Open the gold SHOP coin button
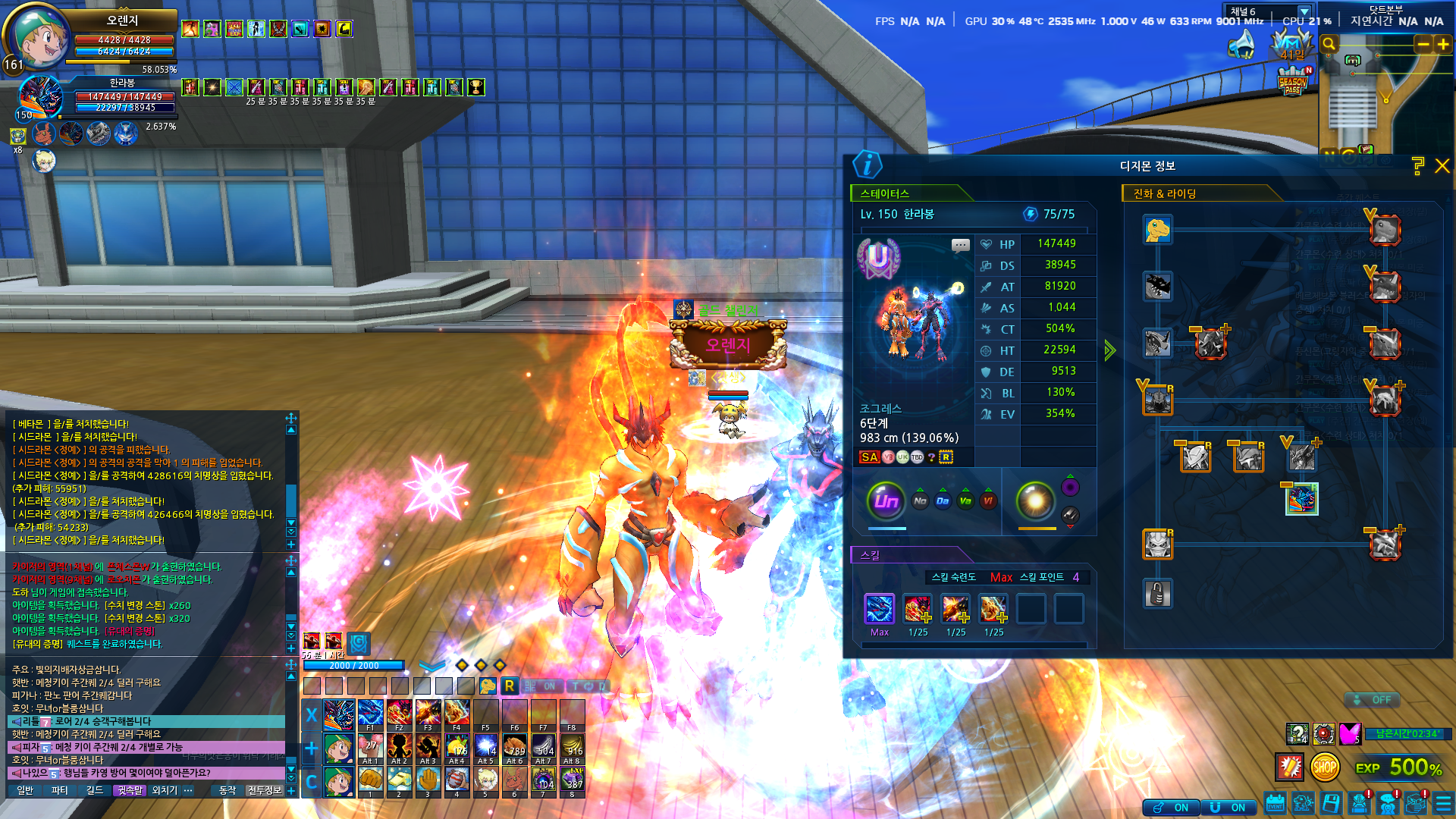1456x819 pixels. coord(1324,767)
